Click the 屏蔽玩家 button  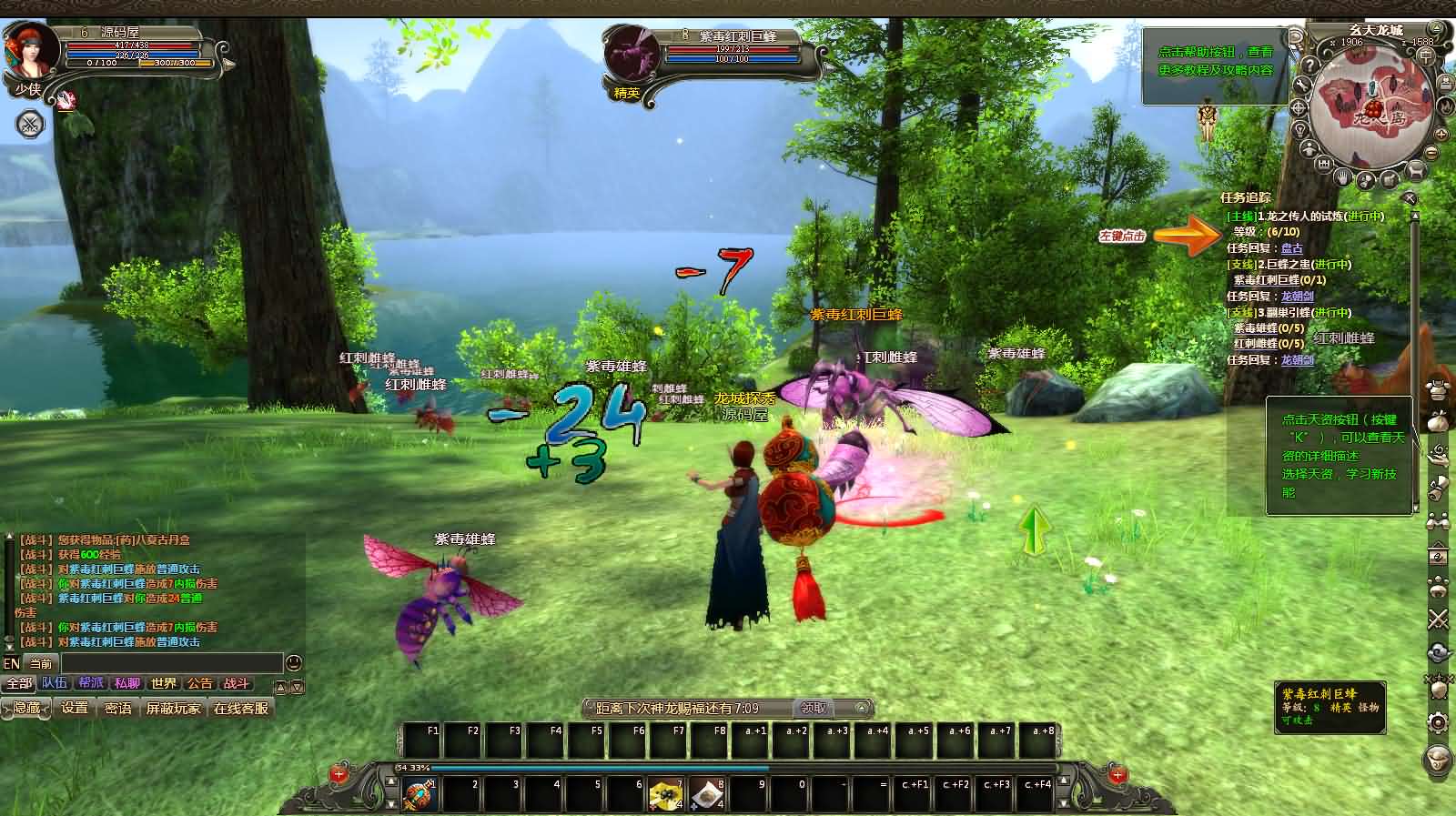(x=173, y=708)
